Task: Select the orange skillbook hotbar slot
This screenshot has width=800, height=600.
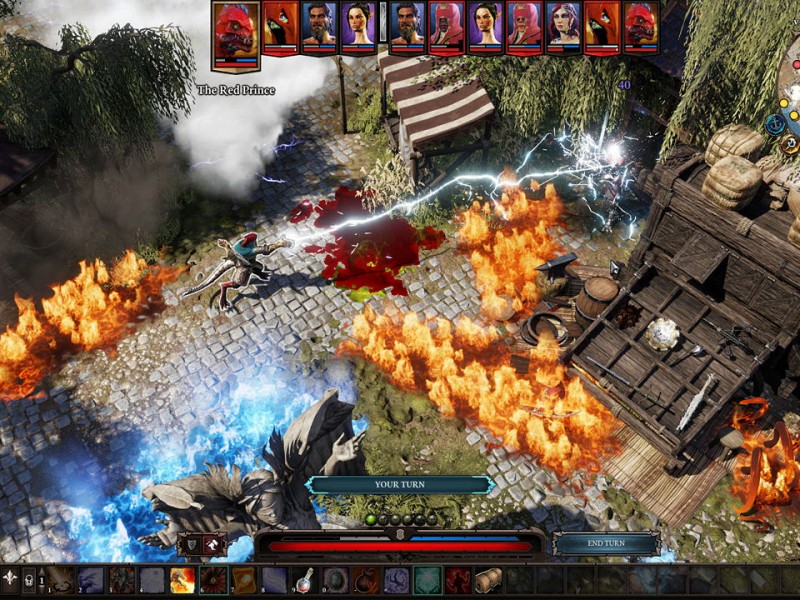Action: (244, 580)
